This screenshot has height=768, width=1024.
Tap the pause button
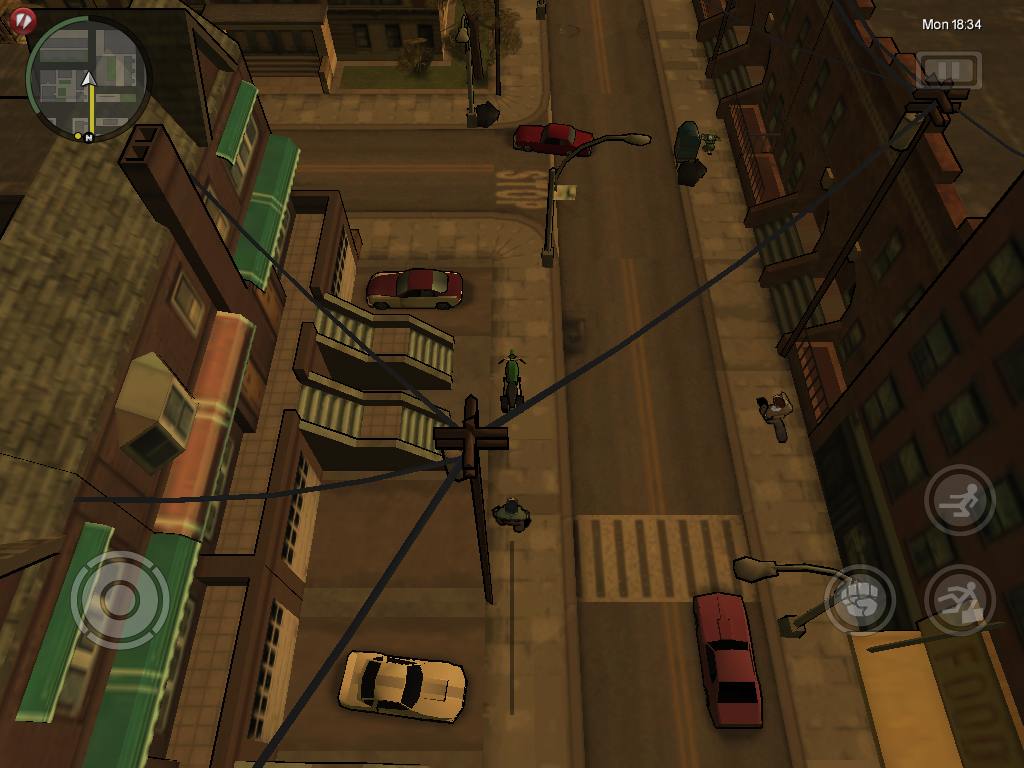tap(948, 70)
